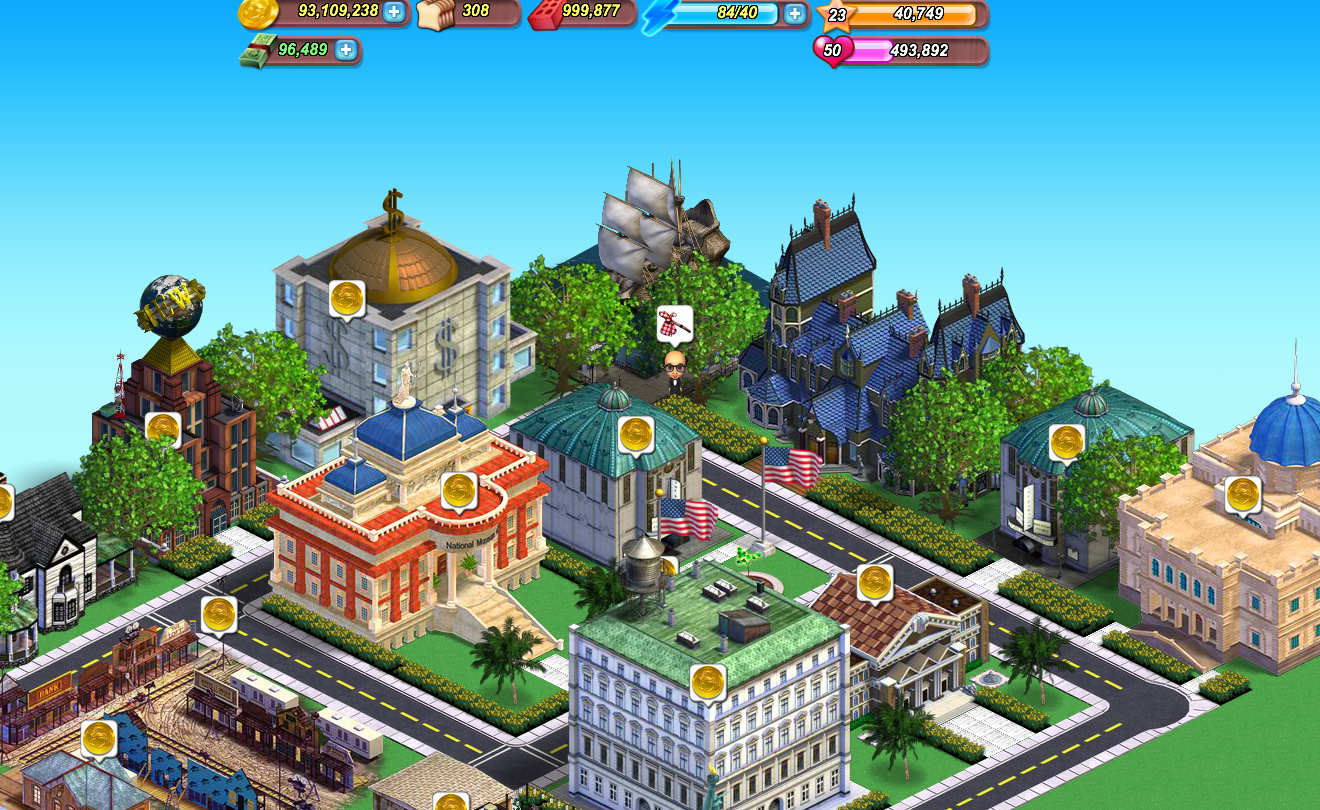Open the checkered bag bubble above the bald character
Image resolution: width=1320 pixels, height=810 pixels.
point(674,324)
